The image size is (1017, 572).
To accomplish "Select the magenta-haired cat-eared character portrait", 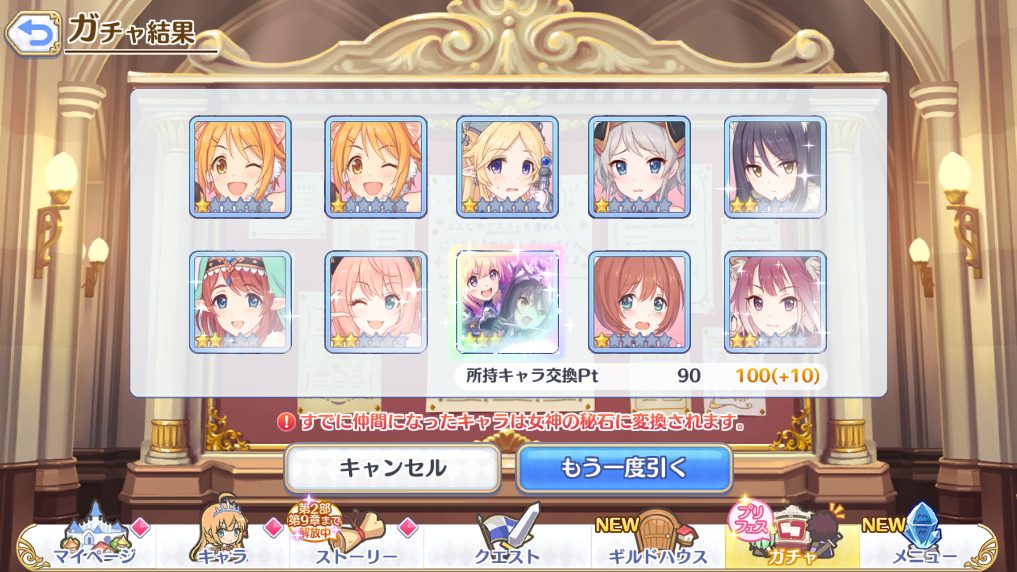I will pyautogui.click(x=775, y=301).
